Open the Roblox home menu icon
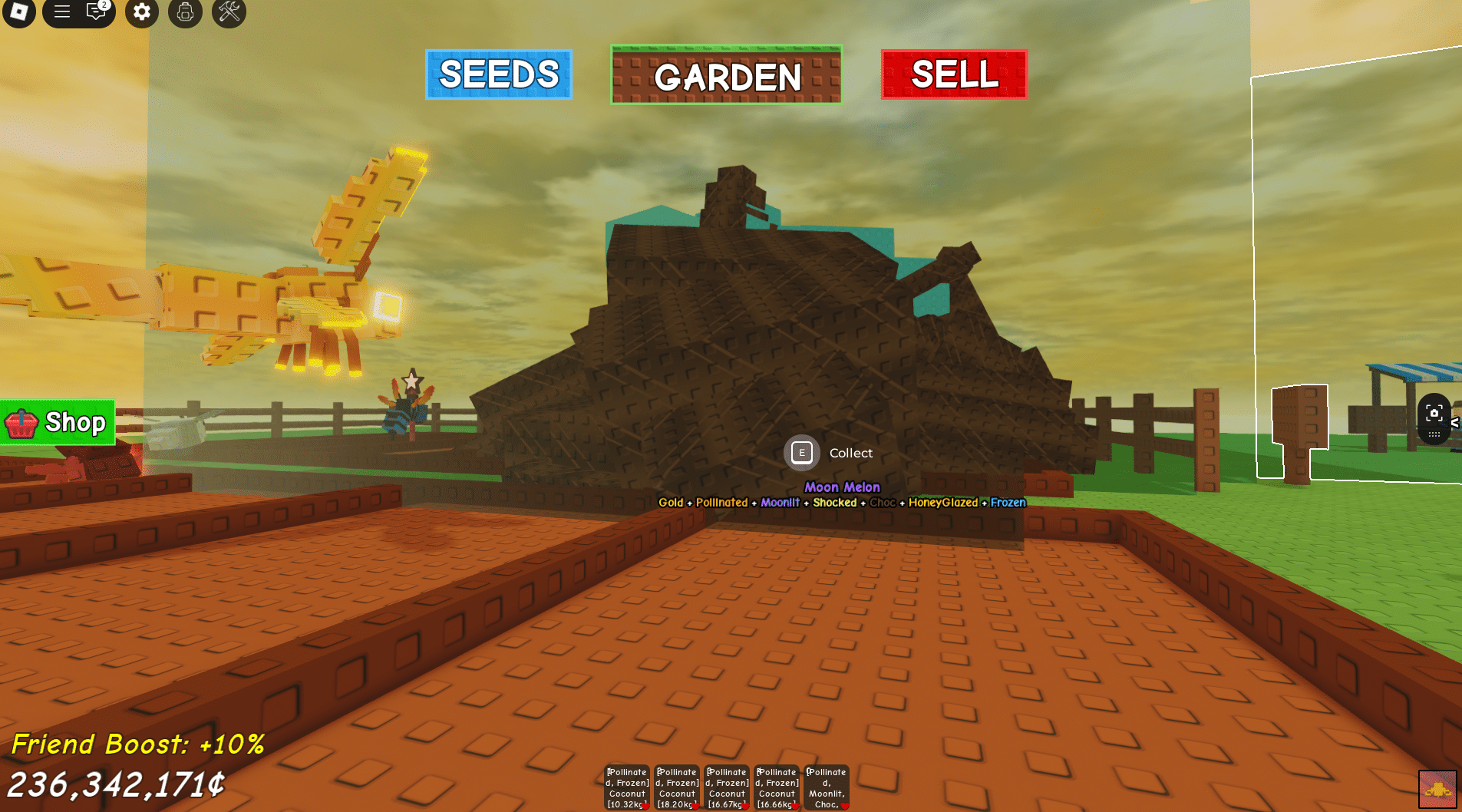The image size is (1462, 812). [x=18, y=13]
